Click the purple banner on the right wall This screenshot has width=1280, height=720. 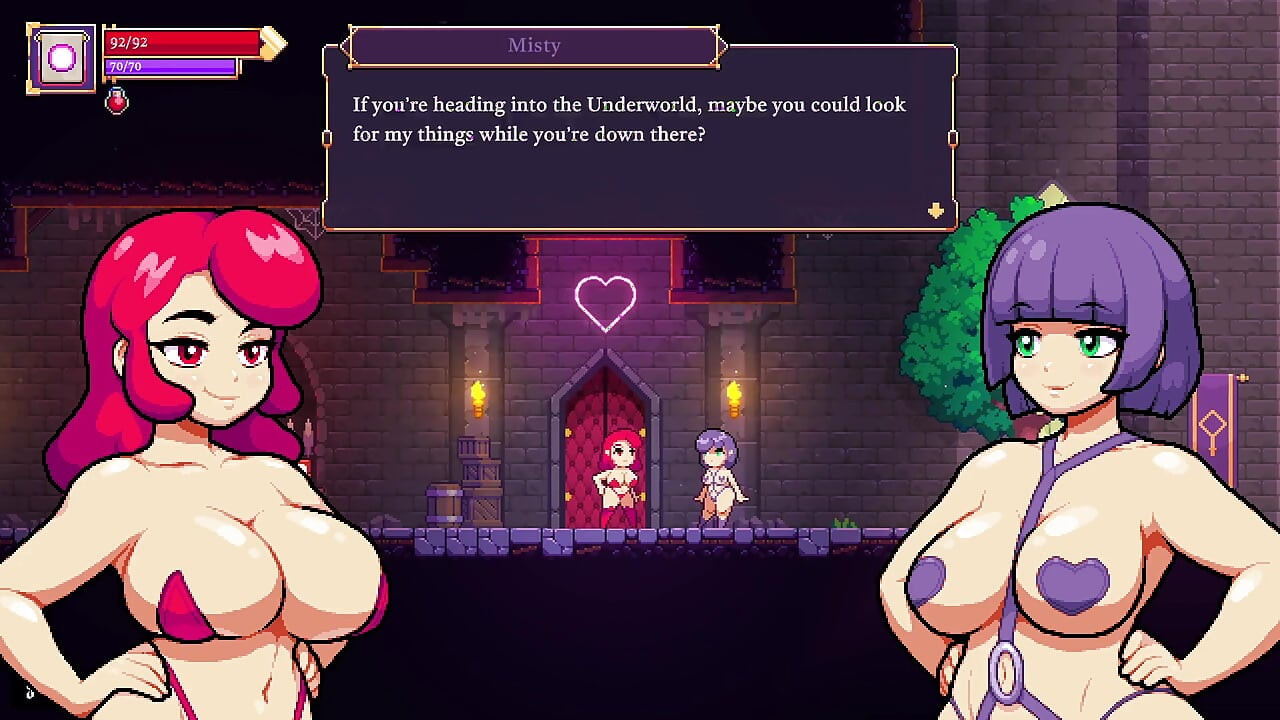pyautogui.click(x=1213, y=420)
